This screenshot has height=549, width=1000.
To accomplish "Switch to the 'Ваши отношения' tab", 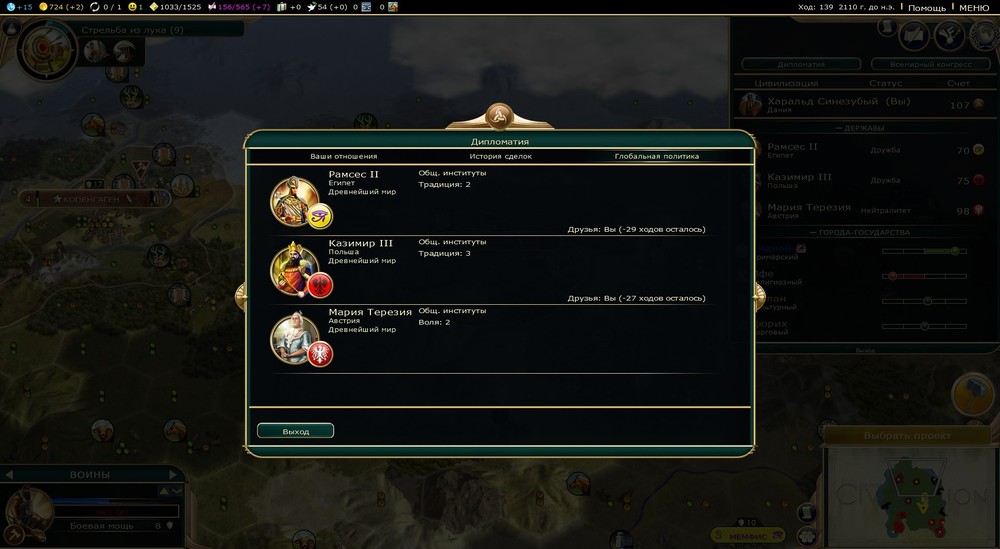I will pos(343,156).
